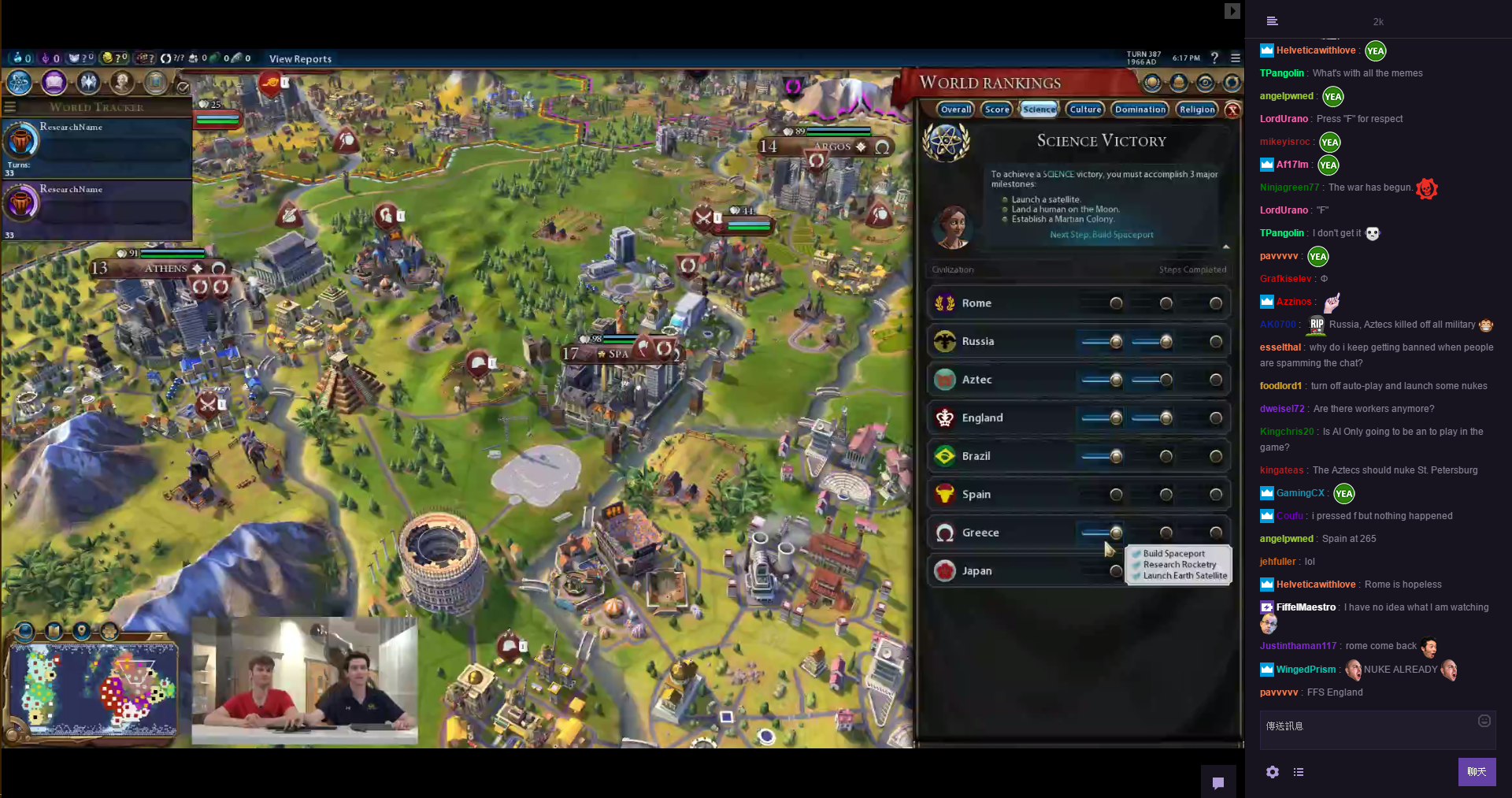This screenshot has height=798, width=1512.
Task: Open the Great People portrait icon
Action: (122, 82)
